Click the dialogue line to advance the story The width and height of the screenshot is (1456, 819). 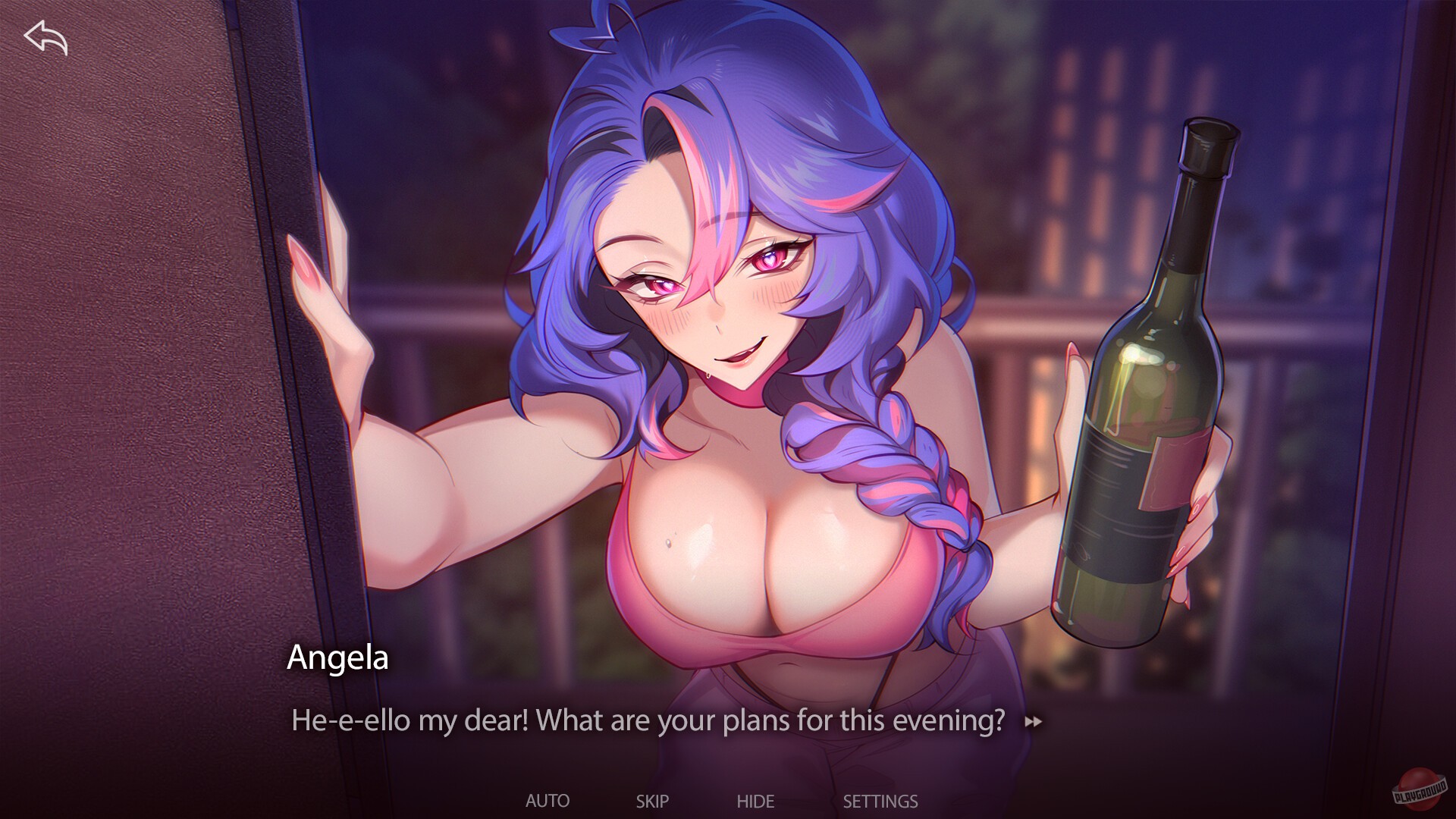[x=648, y=720]
